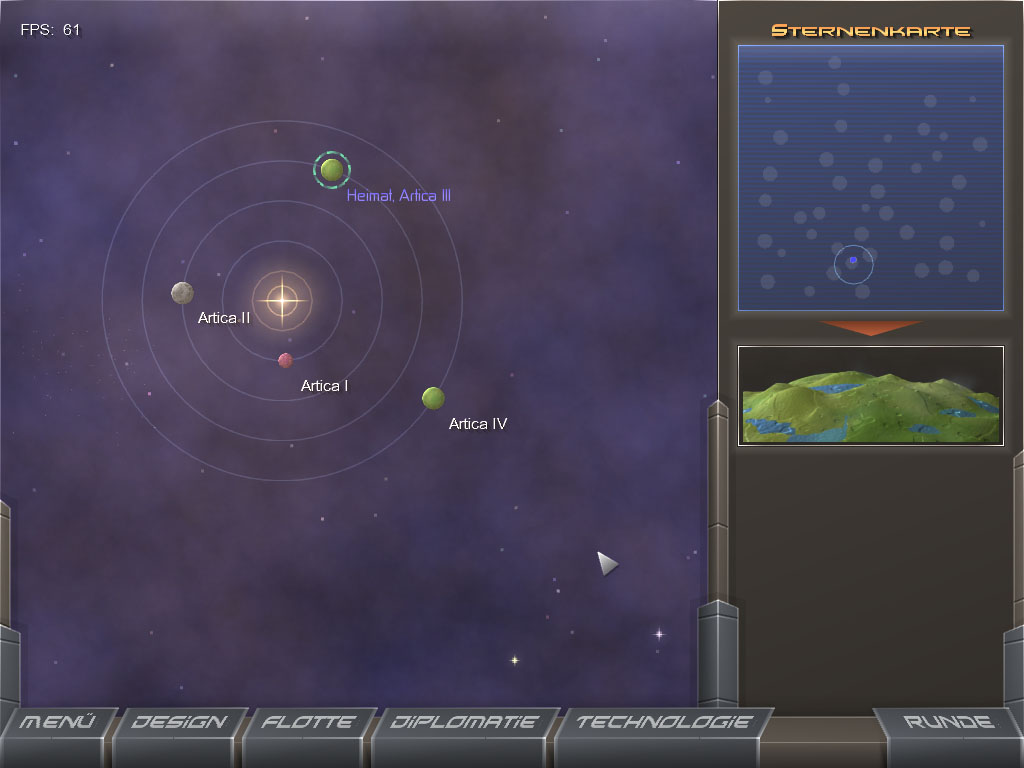Click the Sternenkarte star map
1024x768 pixels.
(x=870, y=177)
